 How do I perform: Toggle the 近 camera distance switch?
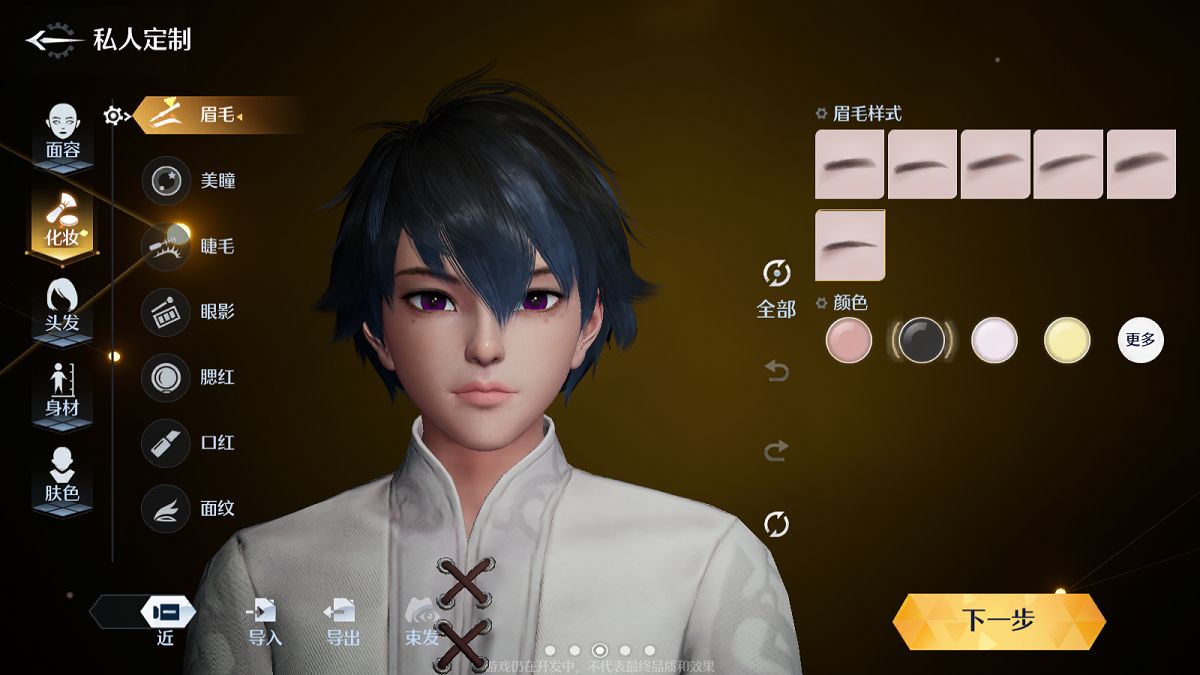[166, 614]
